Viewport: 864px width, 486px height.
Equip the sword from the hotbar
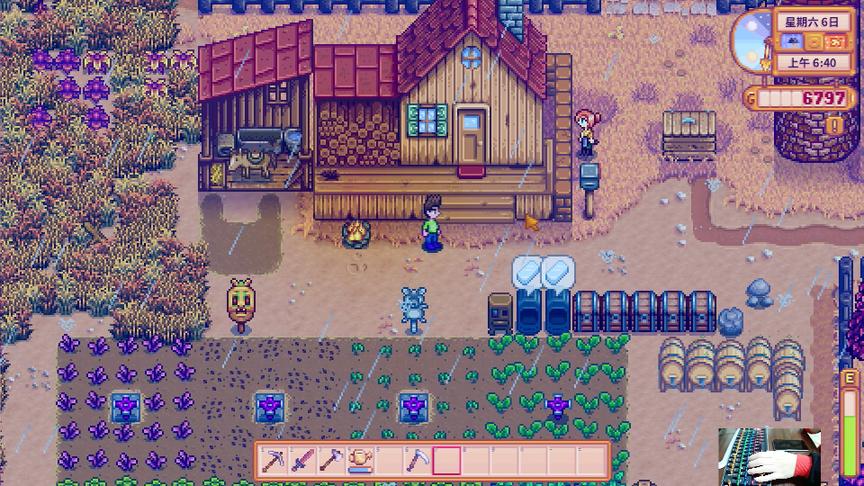[302, 460]
